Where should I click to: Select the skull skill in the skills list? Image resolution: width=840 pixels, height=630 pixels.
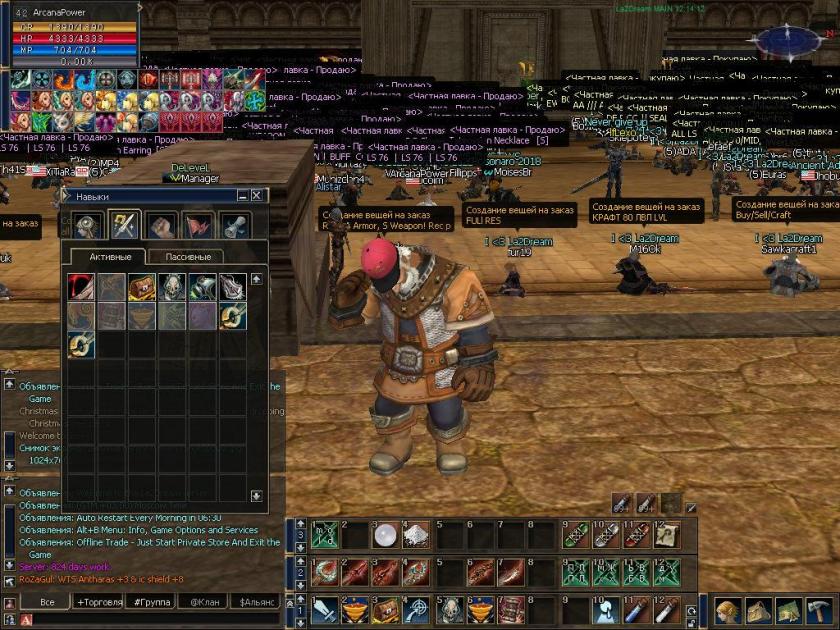tap(171, 288)
